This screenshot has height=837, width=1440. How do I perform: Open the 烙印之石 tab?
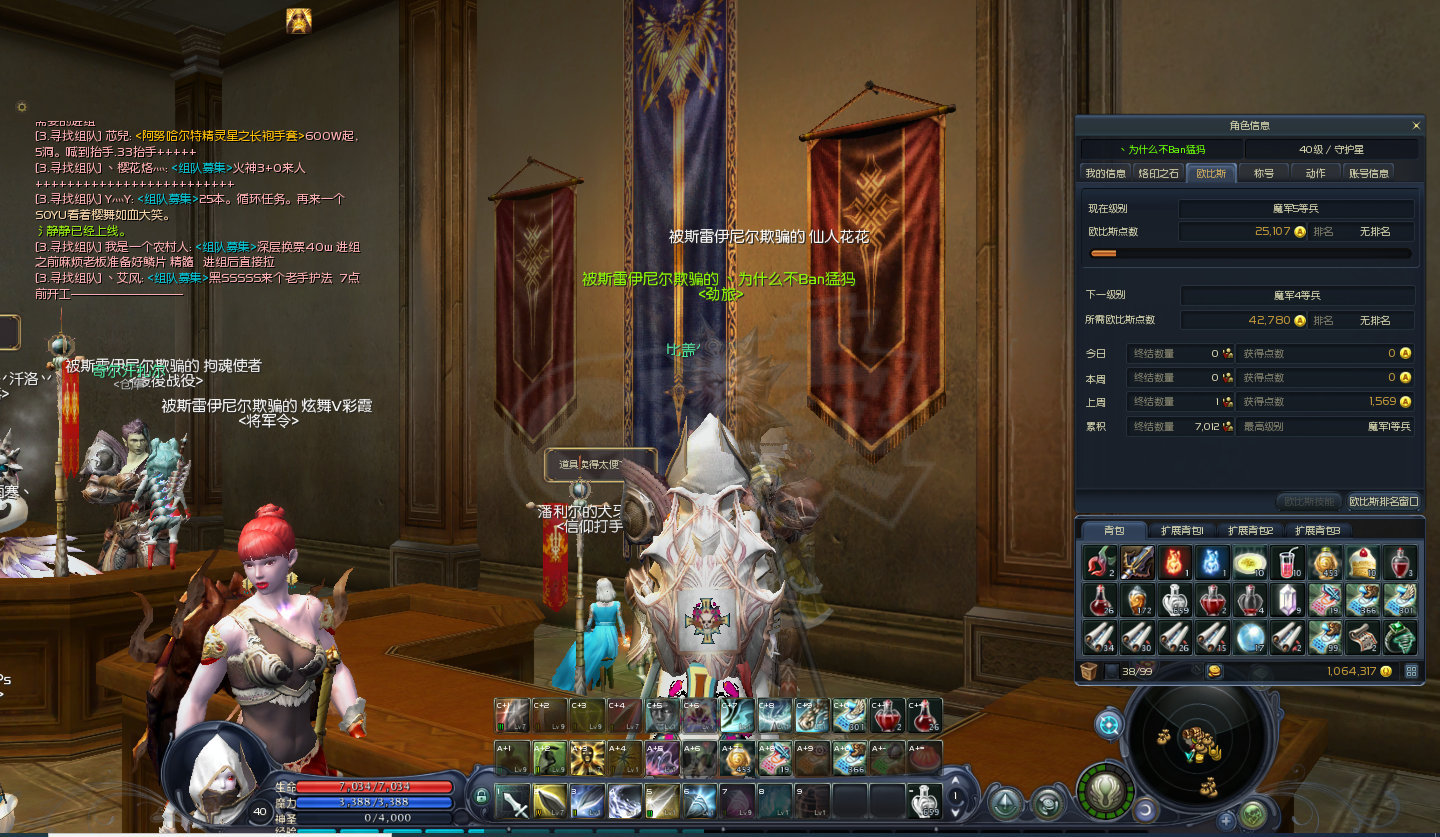[x=1159, y=173]
